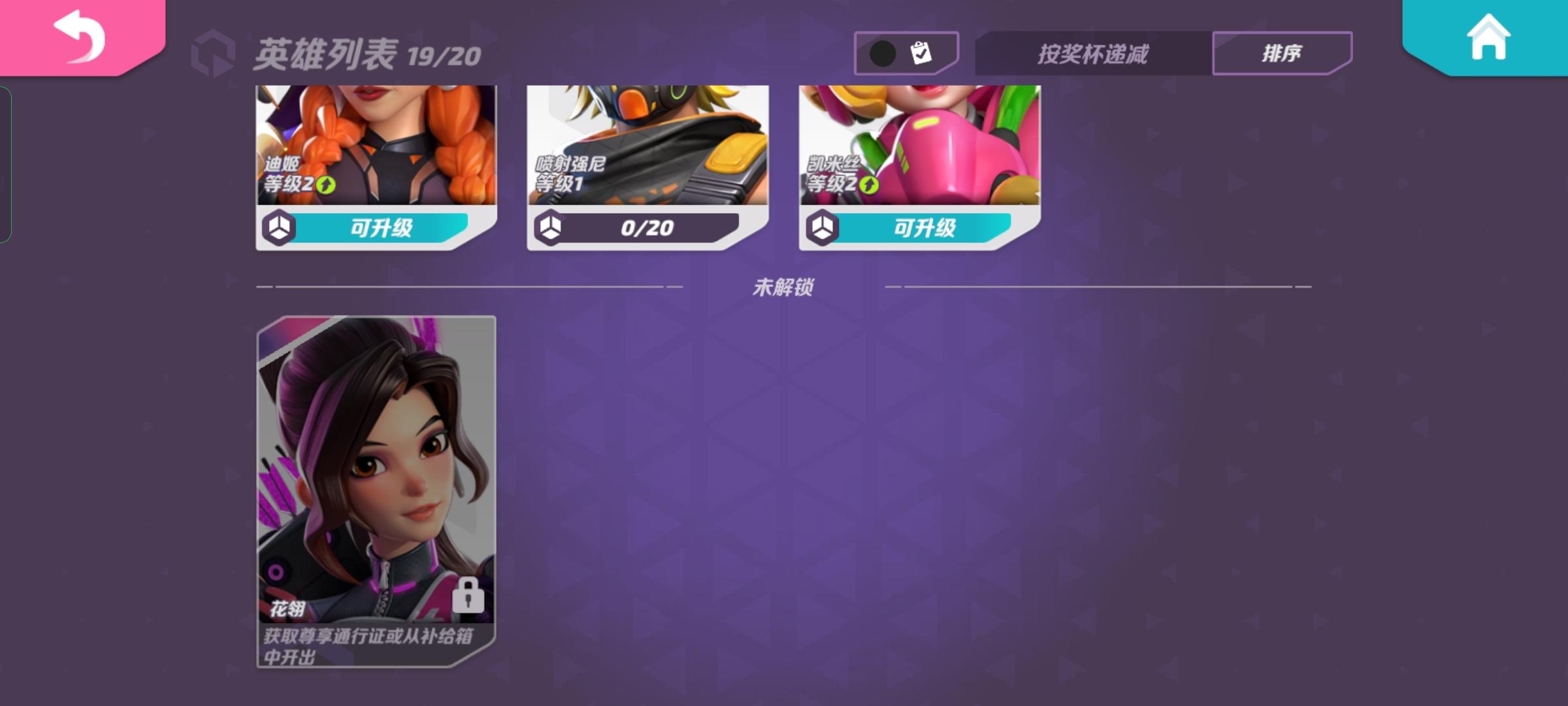The height and width of the screenshot is (706, 1568).
Task: Open 喷射强尼's hero portrait
Action: tap(647, 144)
